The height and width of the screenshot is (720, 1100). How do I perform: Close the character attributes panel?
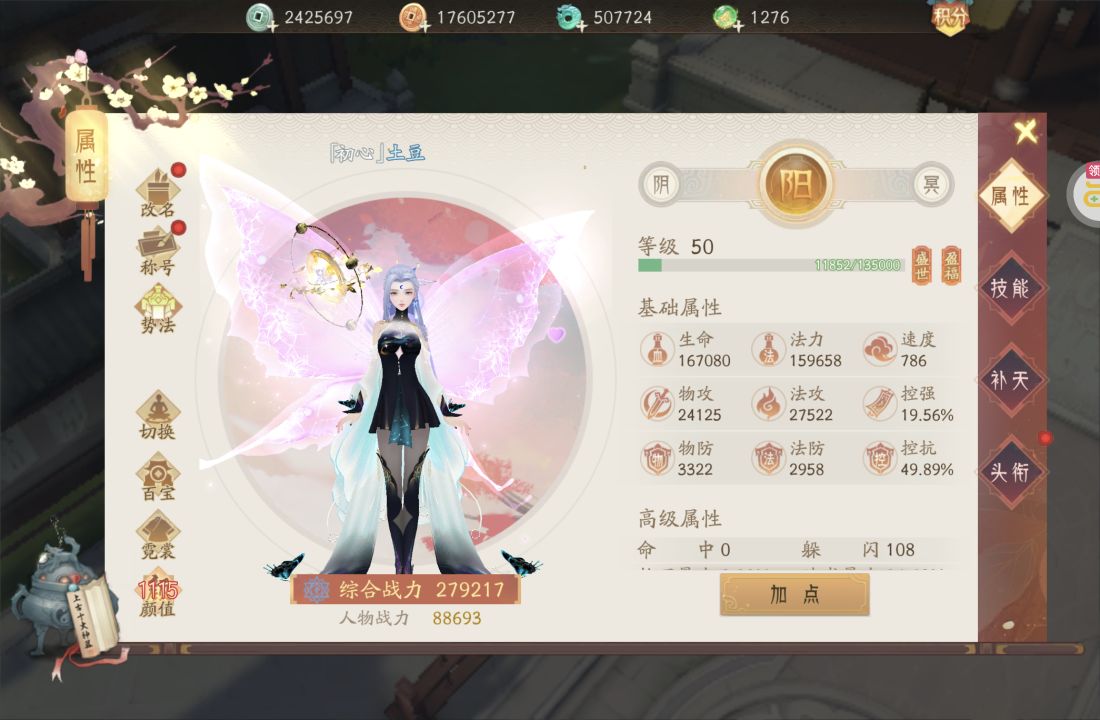1025,131
